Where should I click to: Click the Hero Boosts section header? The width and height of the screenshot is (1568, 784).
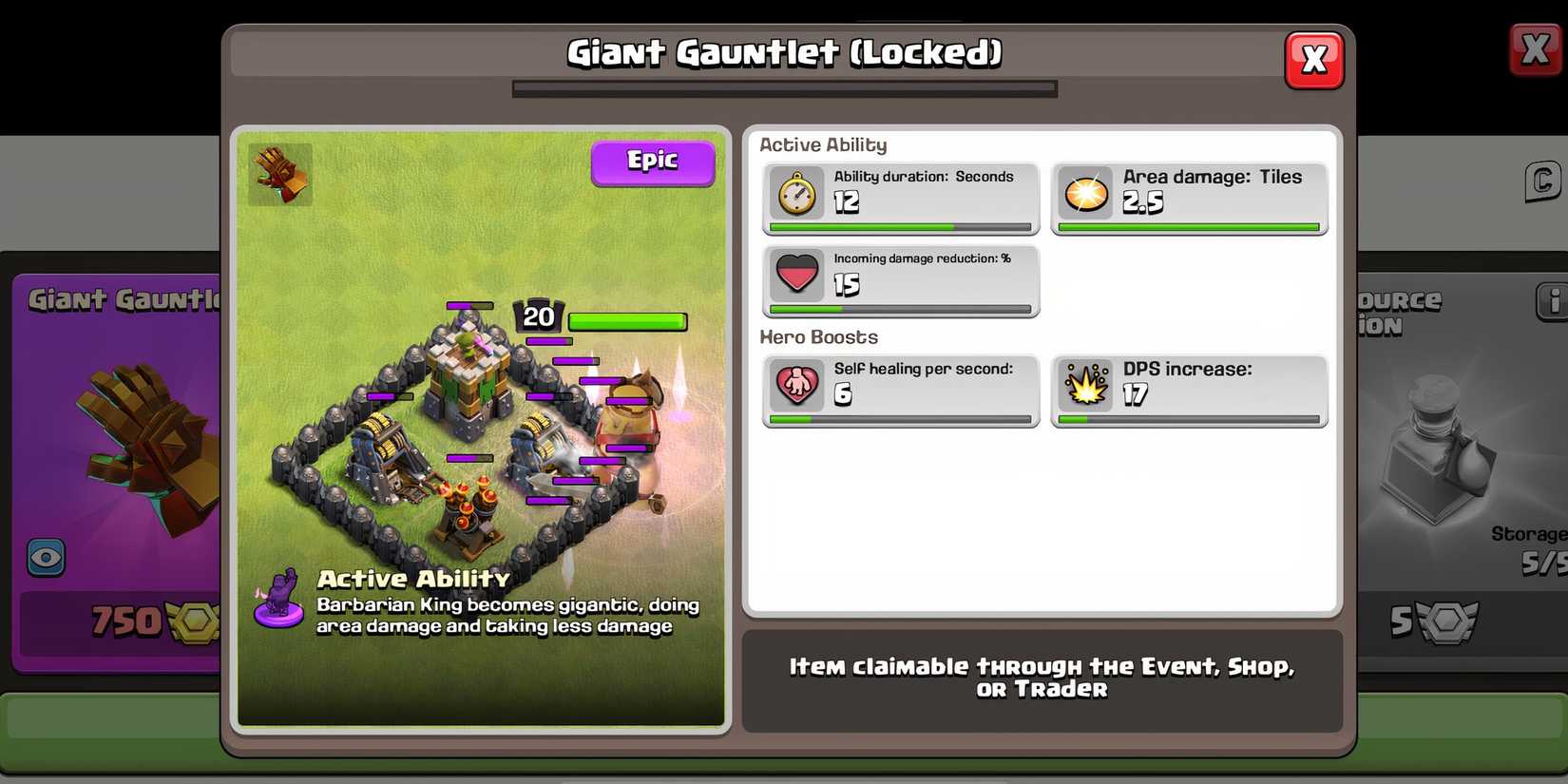click(x=818, y=336)
